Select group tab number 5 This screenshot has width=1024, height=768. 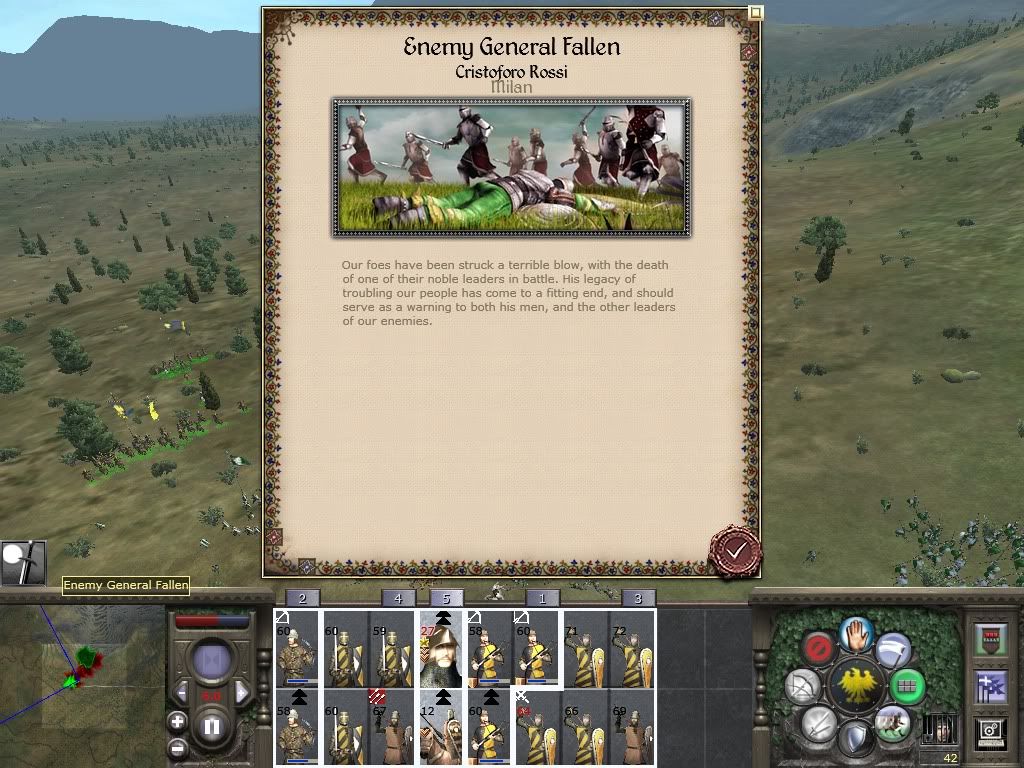pyautogui.click(x=447, y=598)
